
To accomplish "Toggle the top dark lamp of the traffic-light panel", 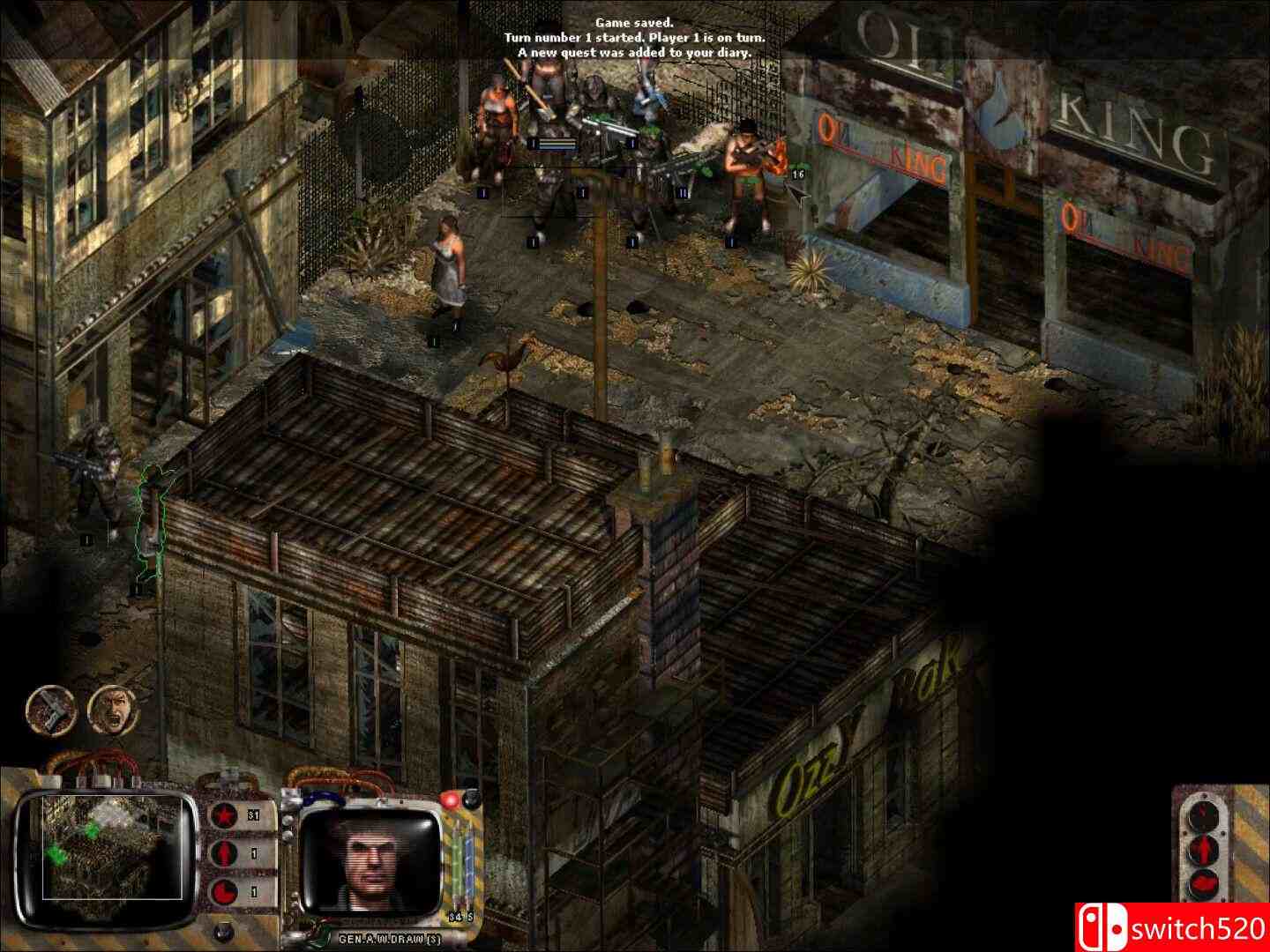I will [1204, 815].
